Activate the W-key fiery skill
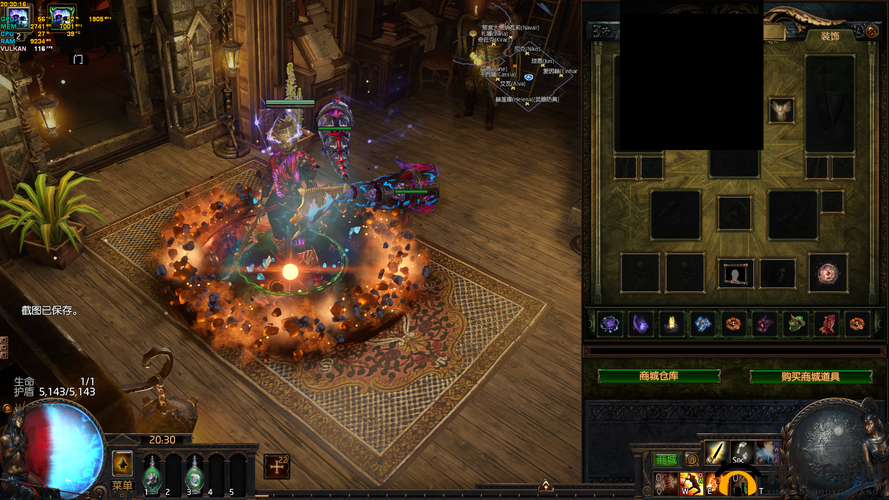The height and width of the screenshot is (500, 889). [690, 484]
